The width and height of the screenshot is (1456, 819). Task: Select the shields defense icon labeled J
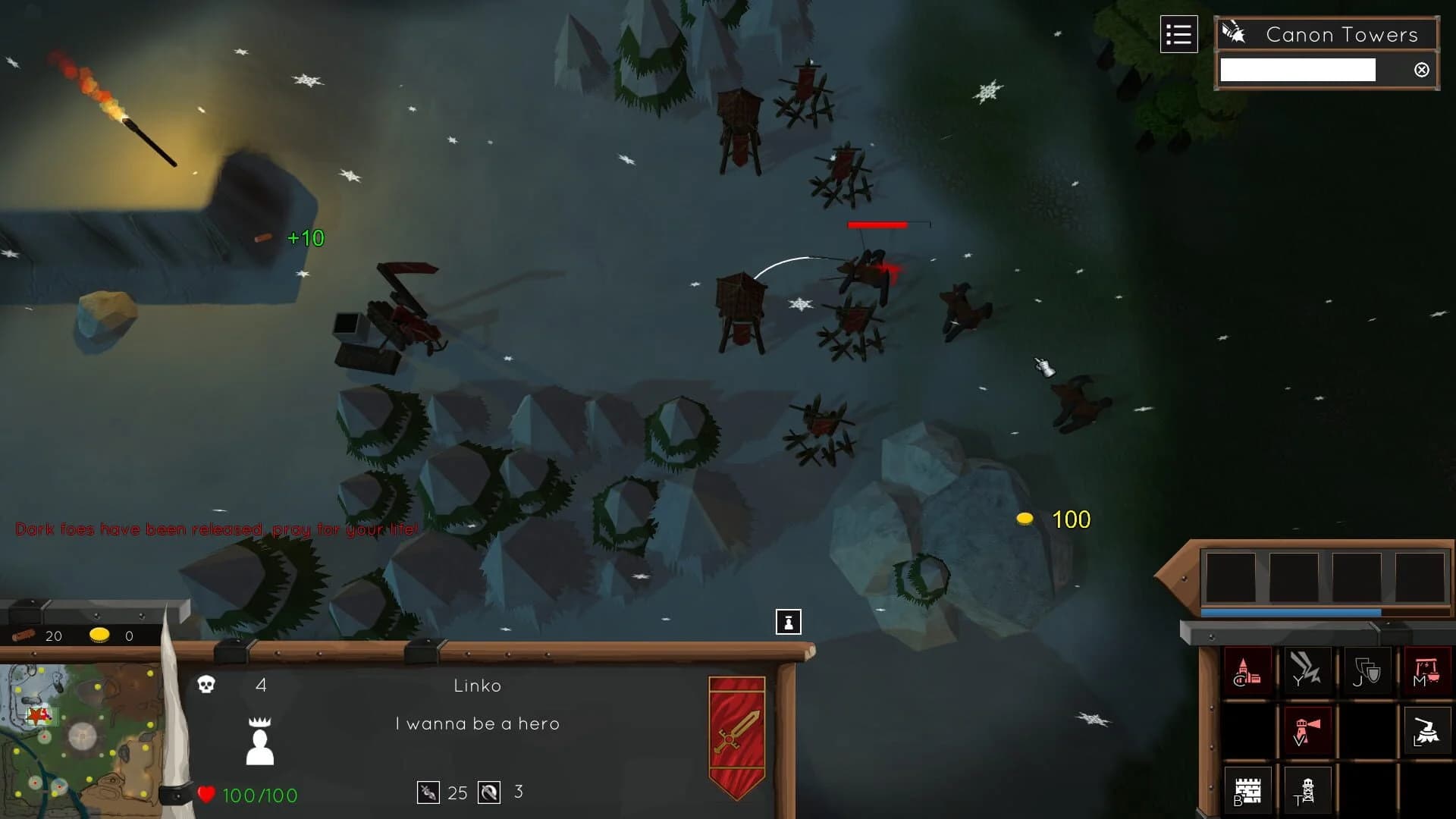tap(1368, 671)
